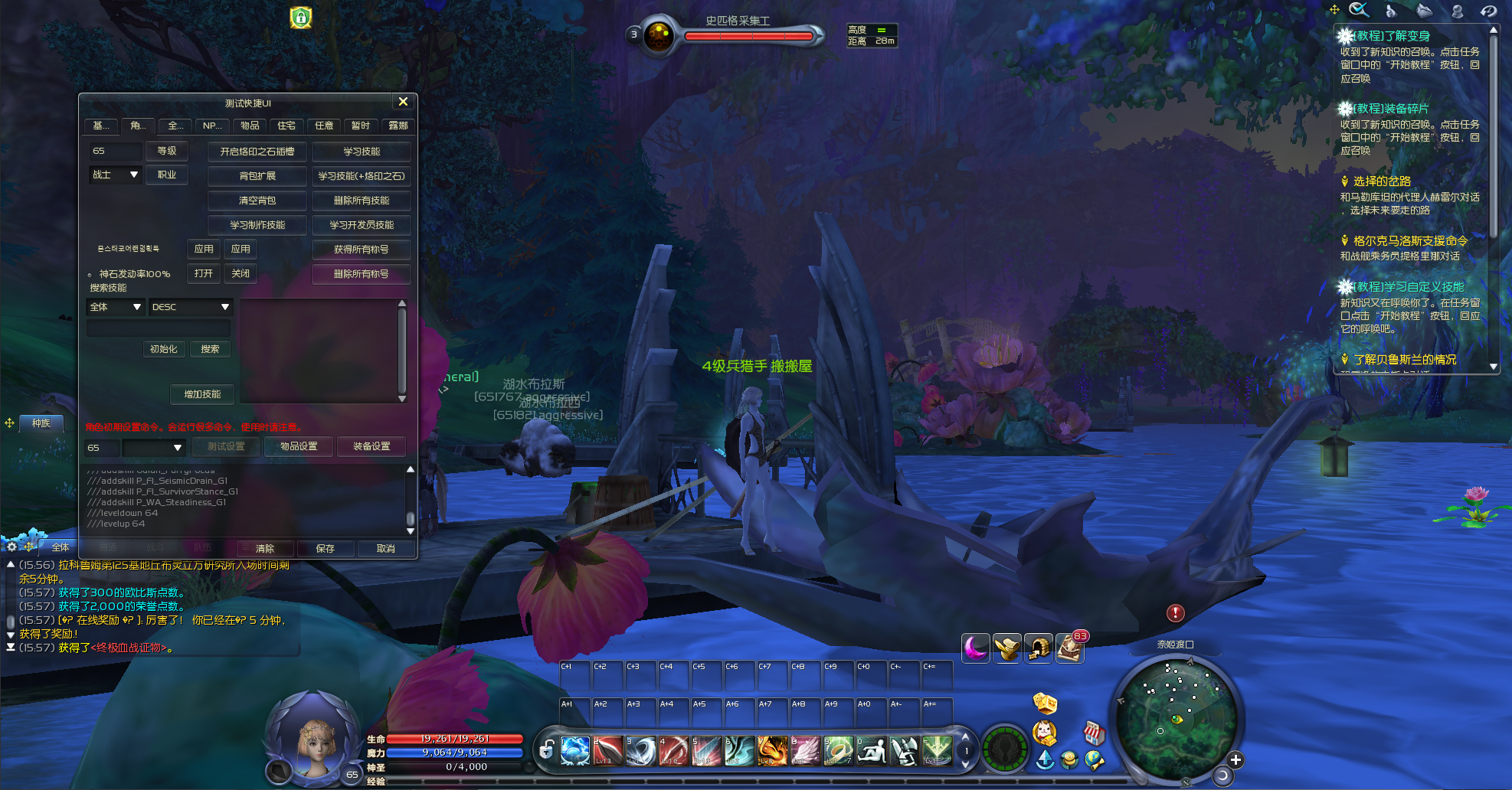1512x790 pixels.
Task: Open the 装备设置 equipment settings
Action: tap(371, 446)
